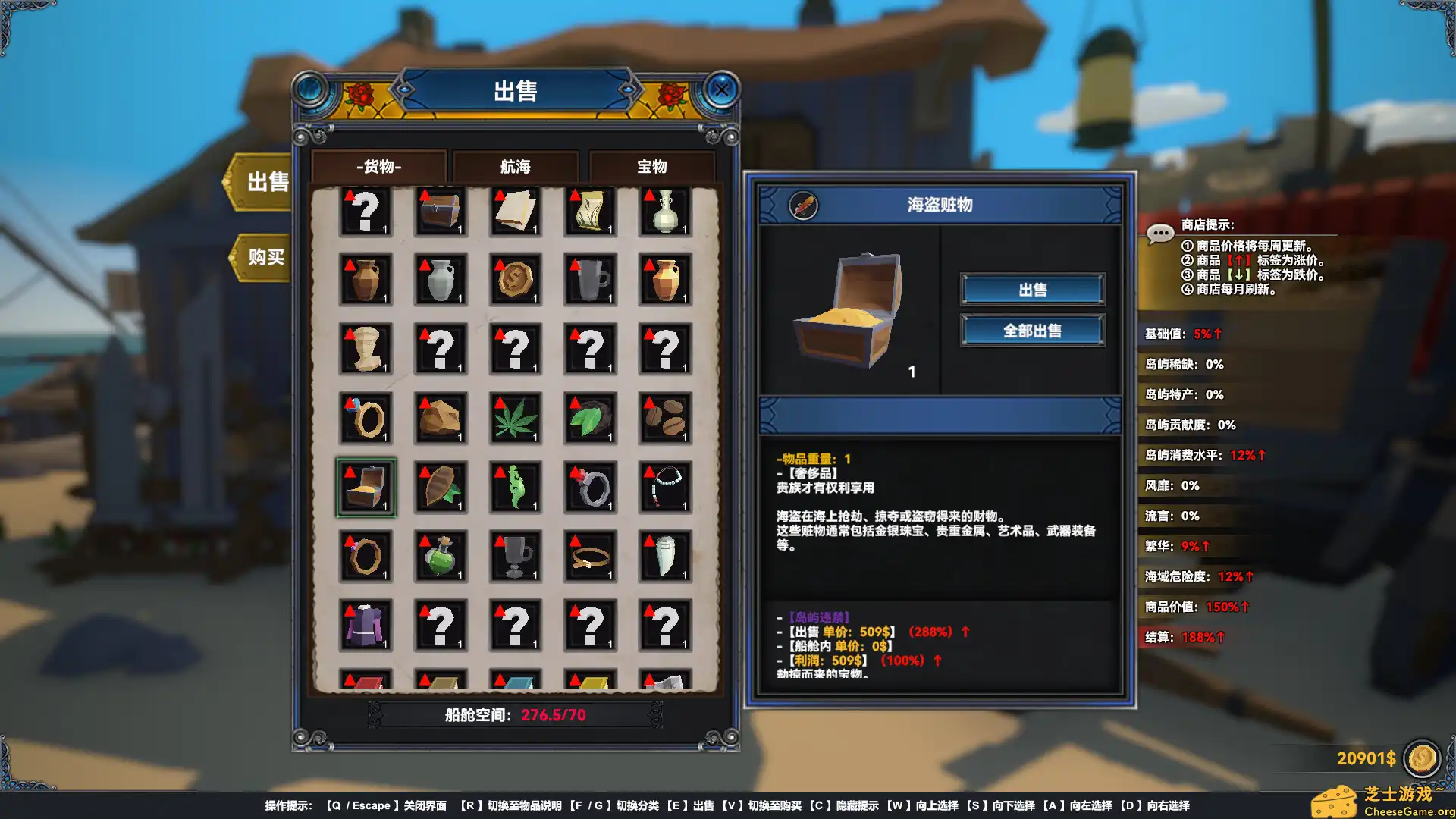The width and height of the screenshot is (1456, 819).
Task: Select the gold ring cargo item
Action: click(366, 419)
